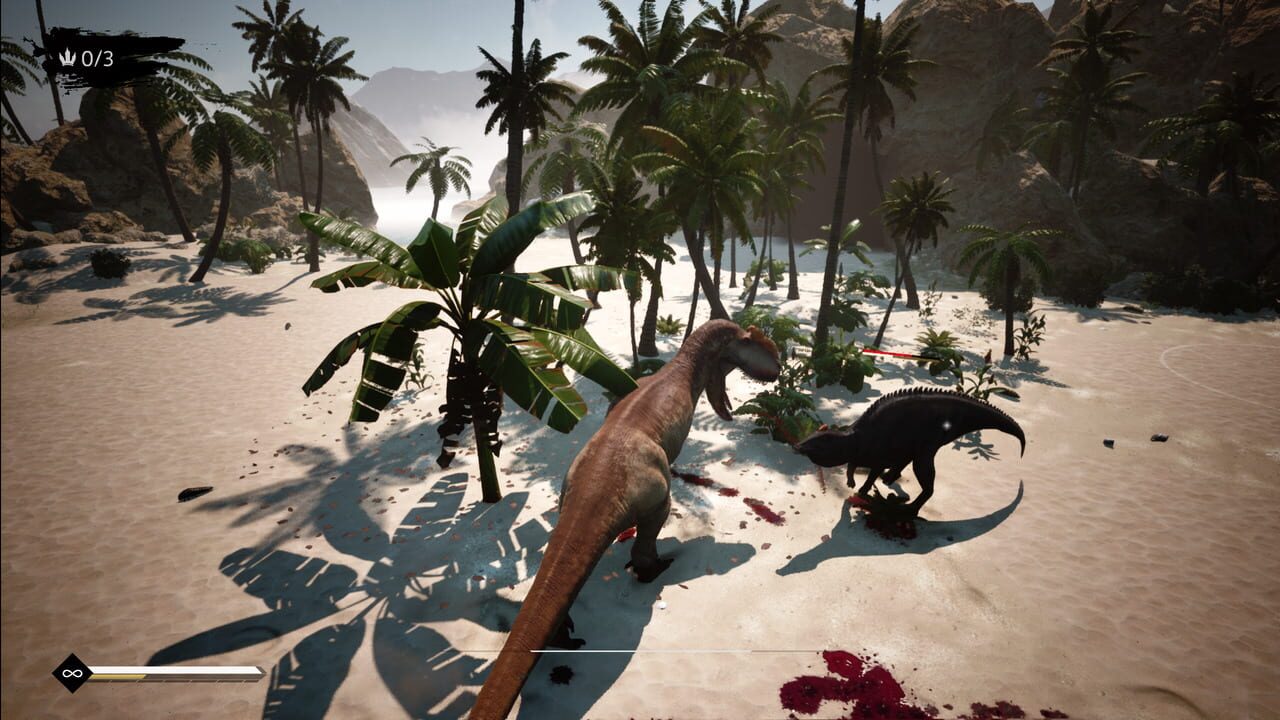
Task: Select the infinity diamond icon
Action: tap(70, 673)
